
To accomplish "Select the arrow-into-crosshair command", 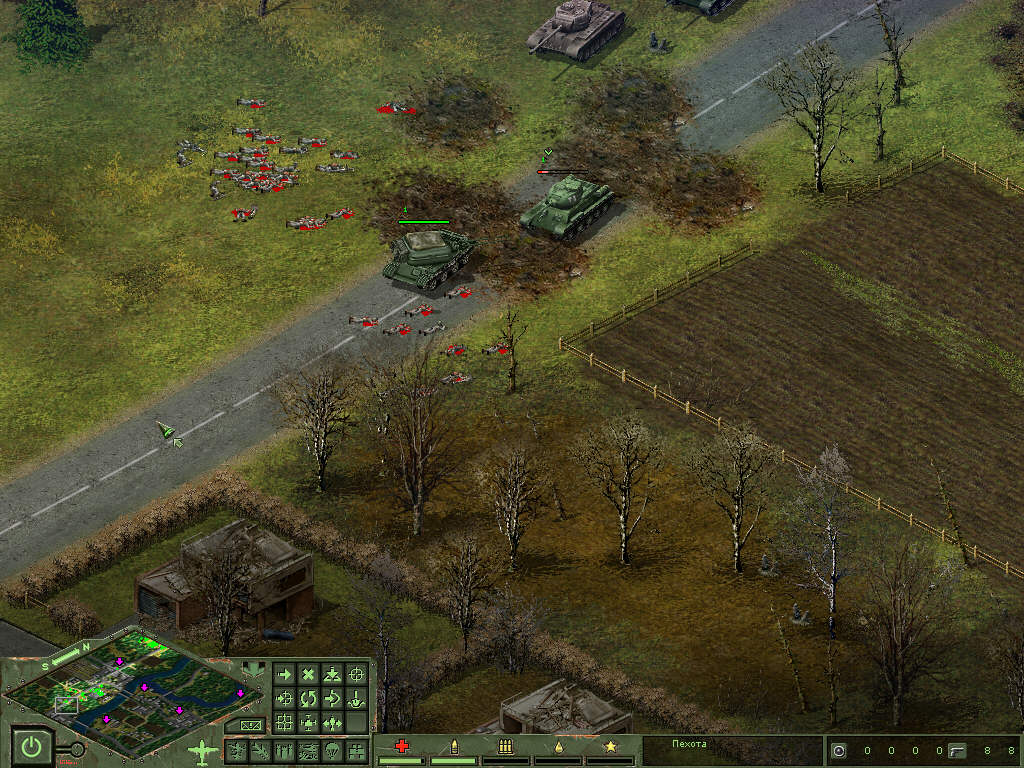I will click(285, 698).
